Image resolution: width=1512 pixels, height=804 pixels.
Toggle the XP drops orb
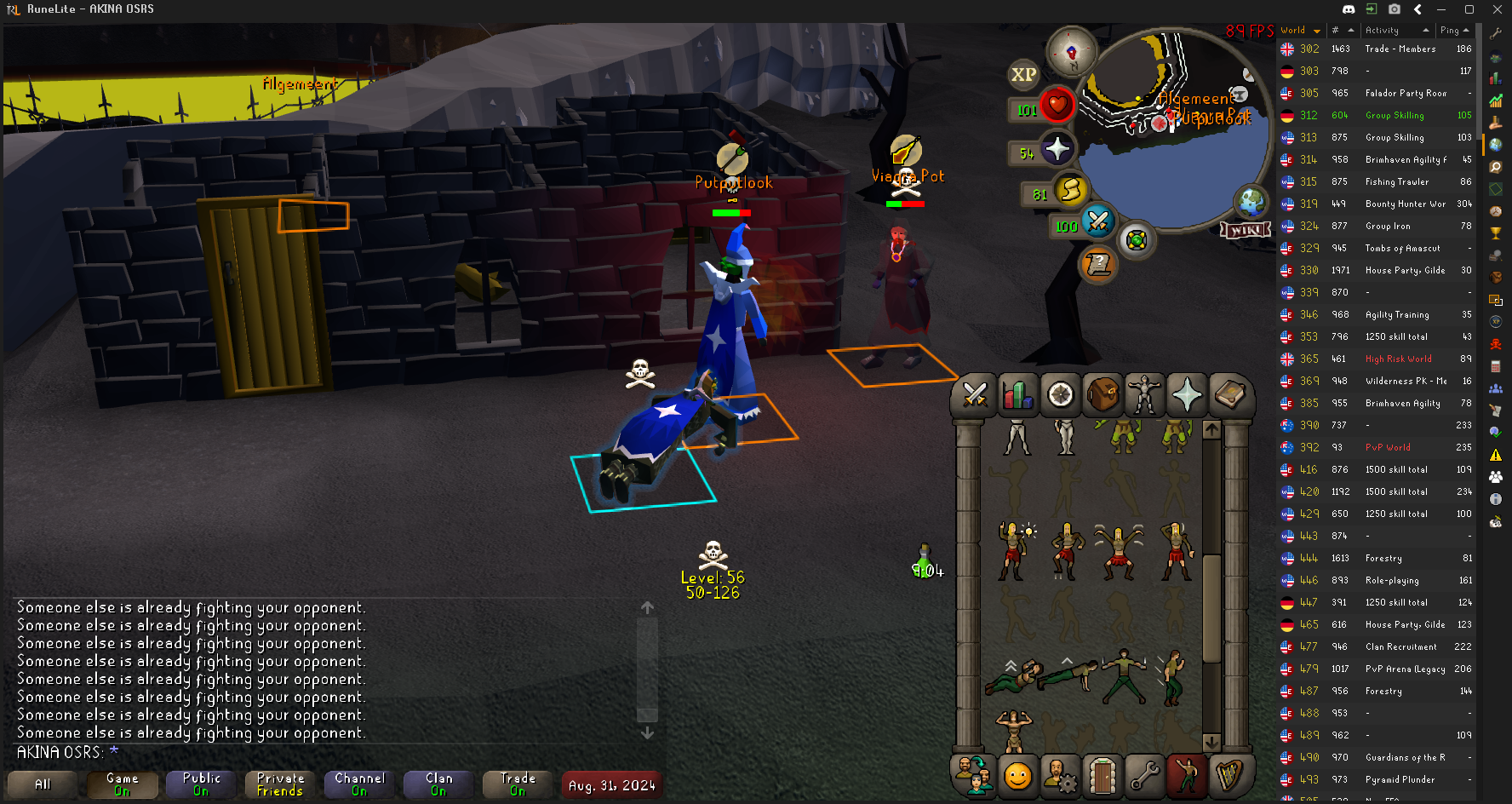coord(1023,75)
